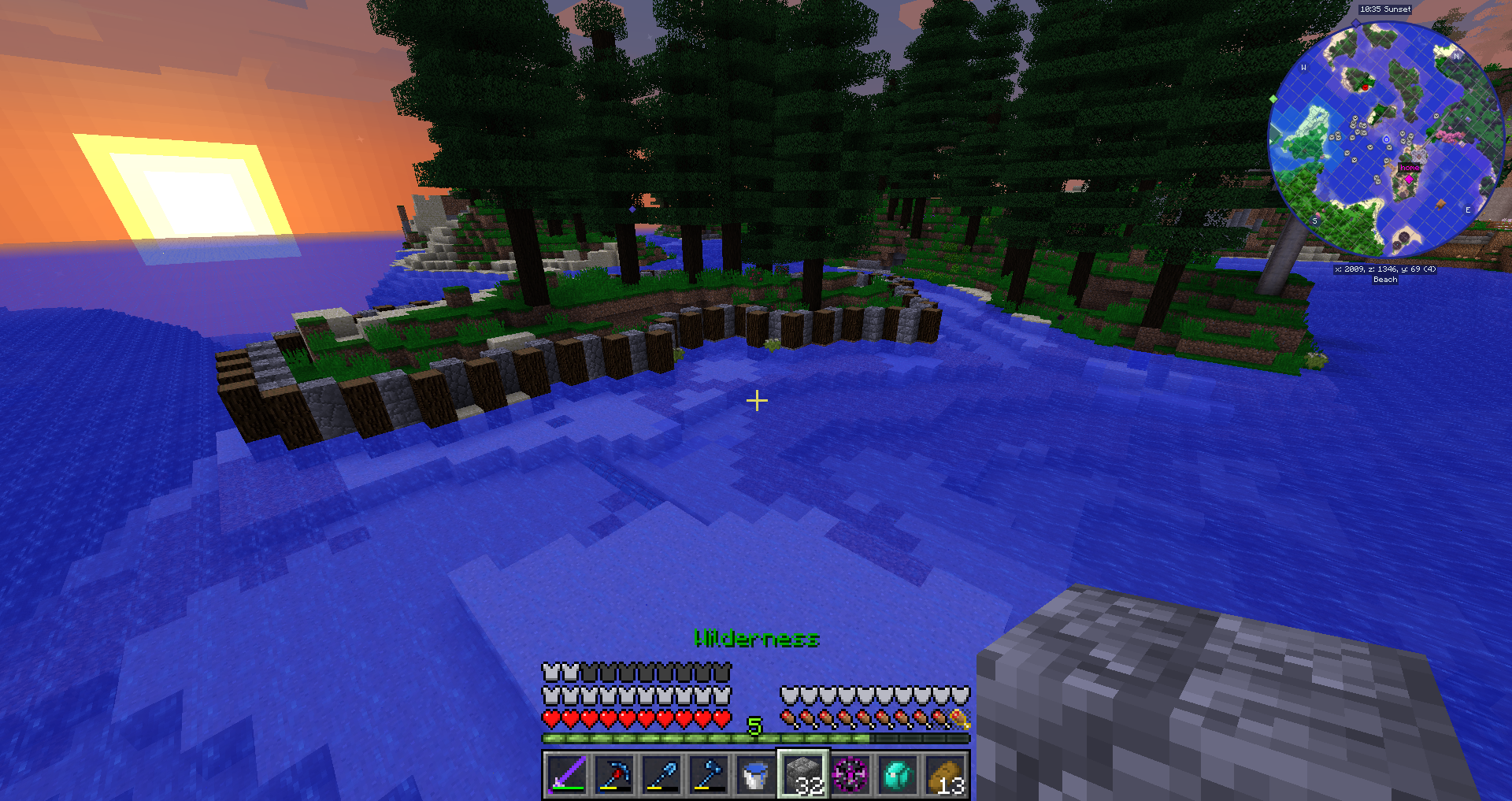This screenshot has width=1512, height=801.
Task: Select the cyan backpack hotbar slot
Action: (x=898, y=775)
